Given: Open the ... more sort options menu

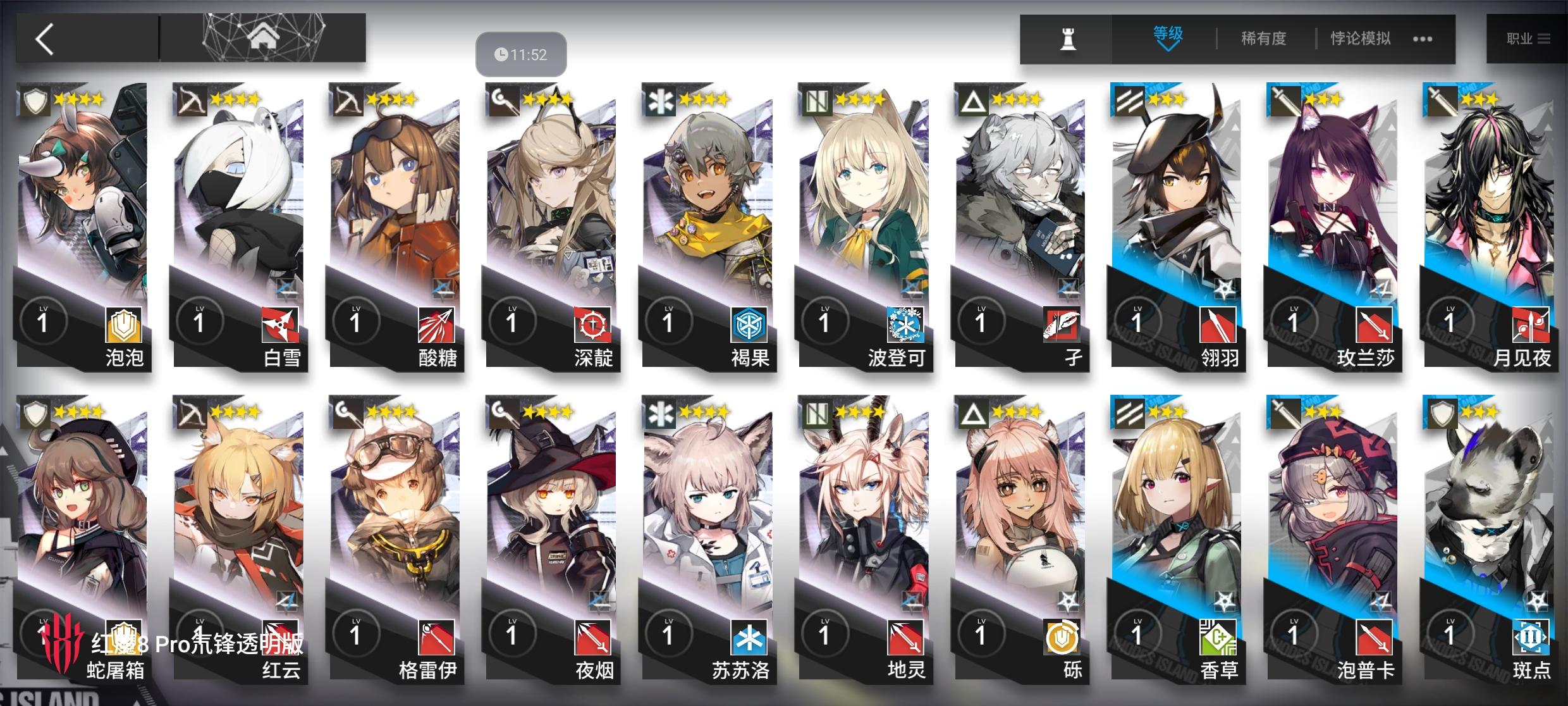Looking at the screenshot, I should click(x=1422, y=38).
